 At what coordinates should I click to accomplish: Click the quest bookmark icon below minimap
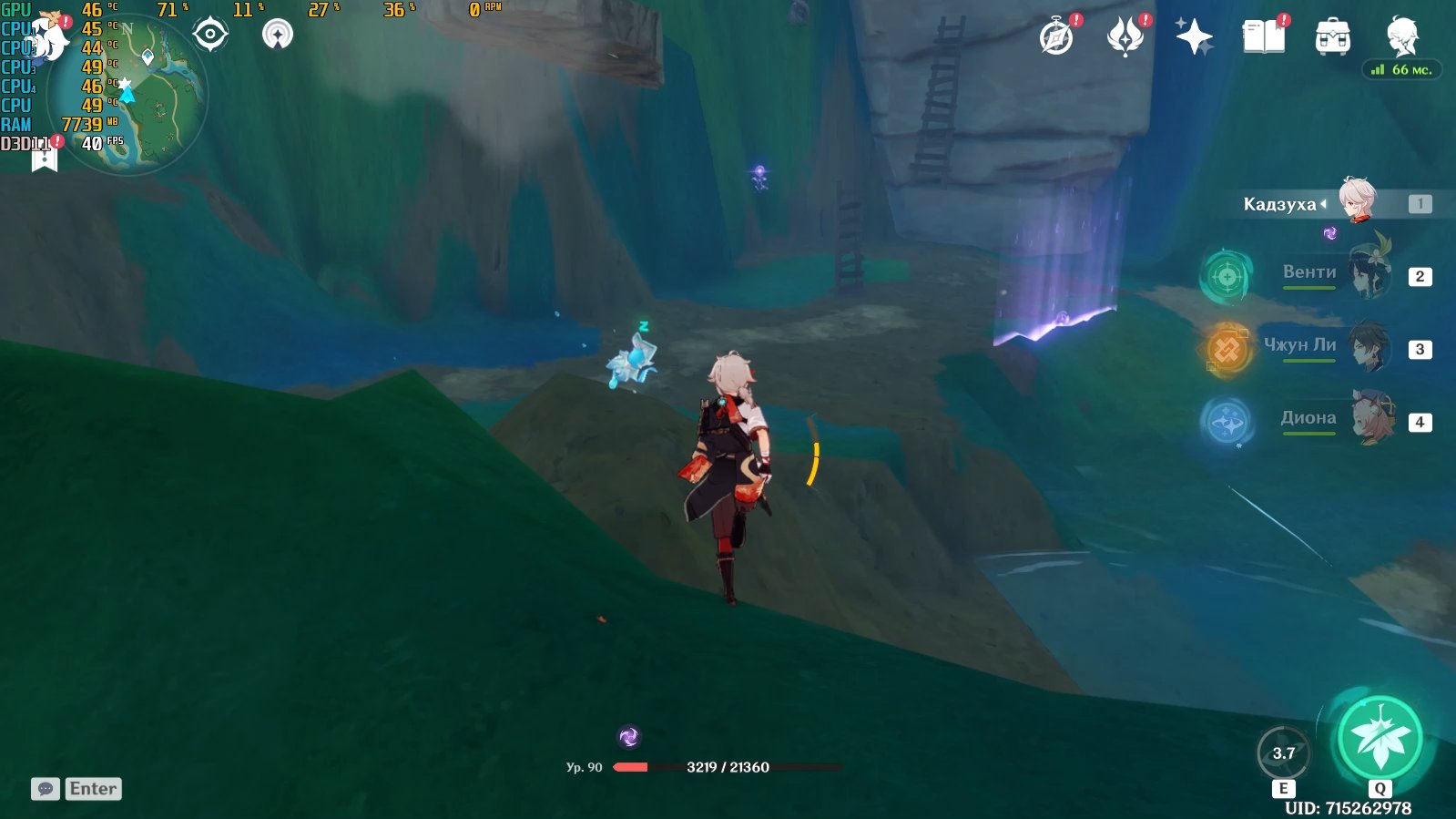click(45, 159)
